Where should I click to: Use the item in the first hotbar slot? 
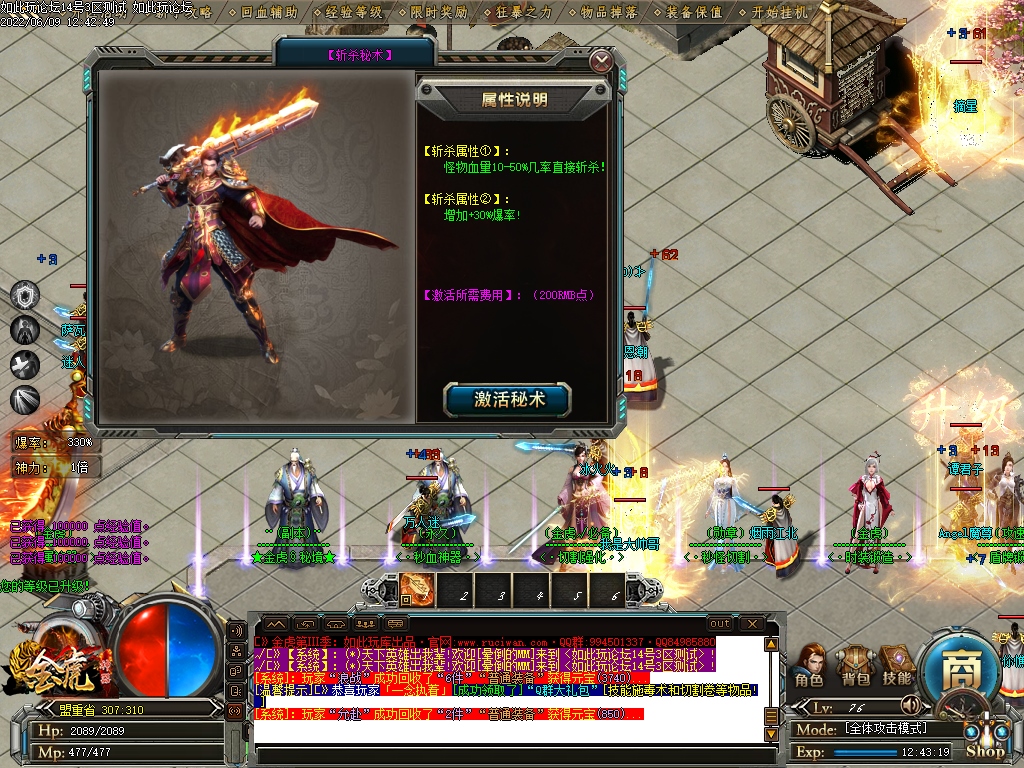(416, 590)
